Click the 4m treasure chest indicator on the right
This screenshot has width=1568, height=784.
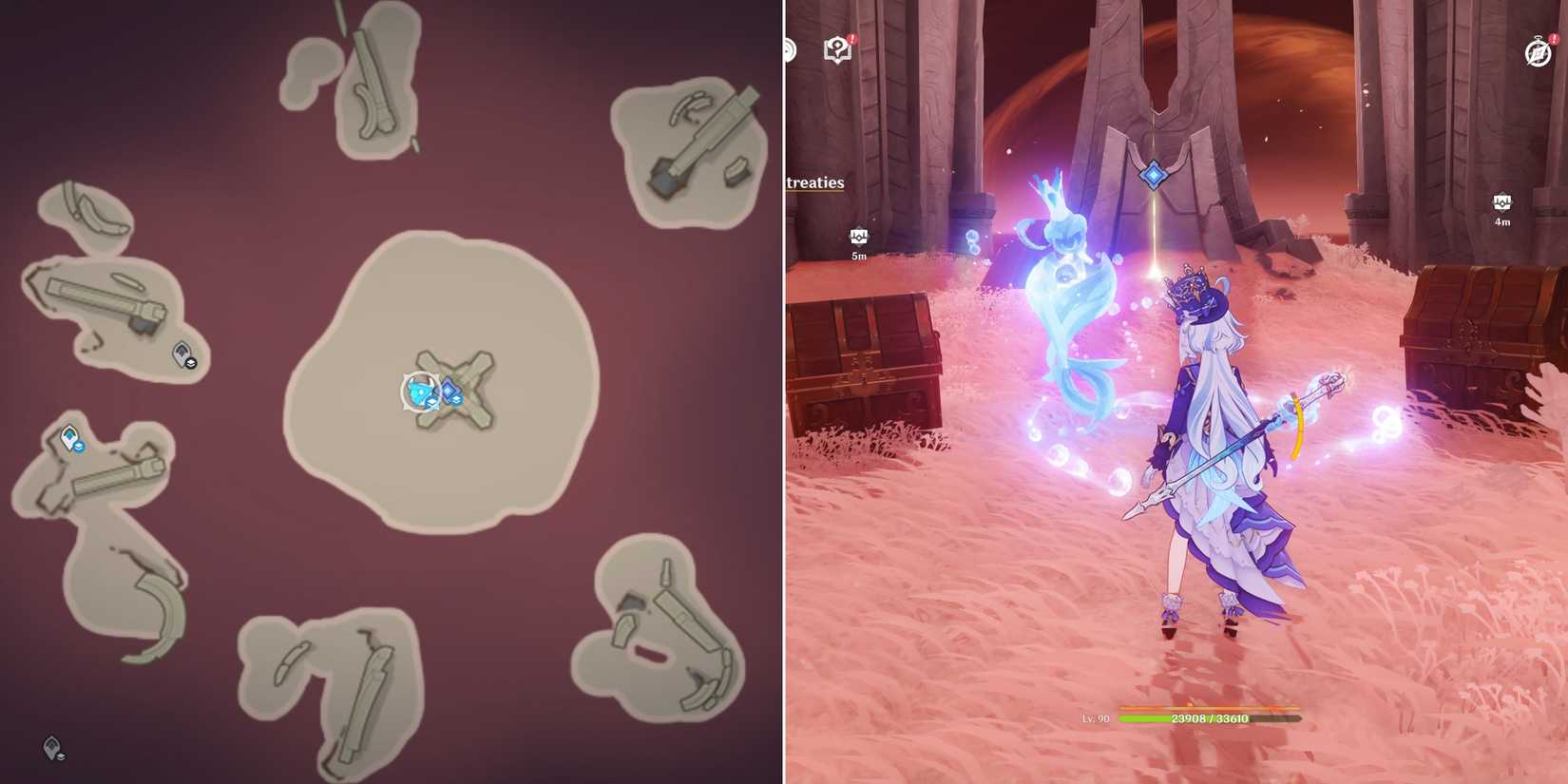point(1502,203)
